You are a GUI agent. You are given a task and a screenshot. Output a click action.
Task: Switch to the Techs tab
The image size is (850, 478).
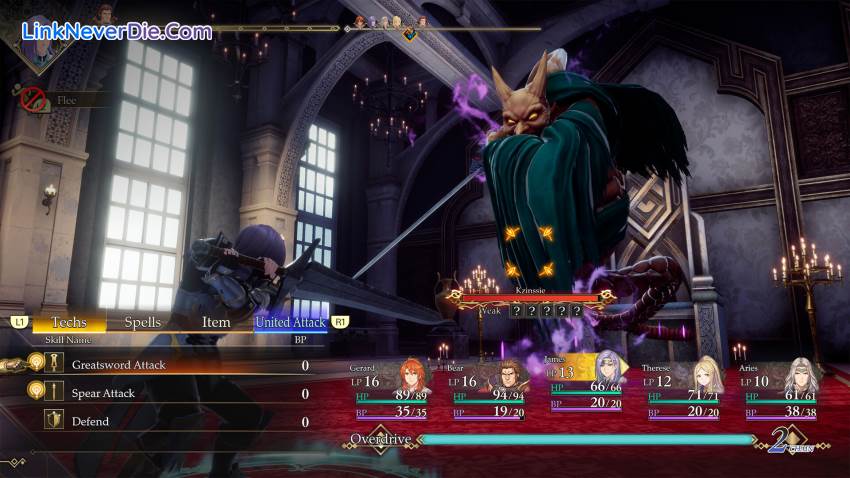(69, 322)
